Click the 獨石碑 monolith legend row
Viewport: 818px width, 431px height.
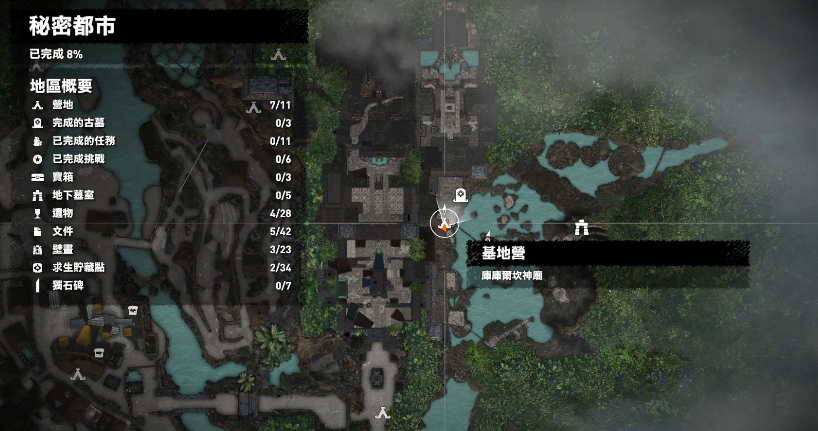[x=150, y=286]
